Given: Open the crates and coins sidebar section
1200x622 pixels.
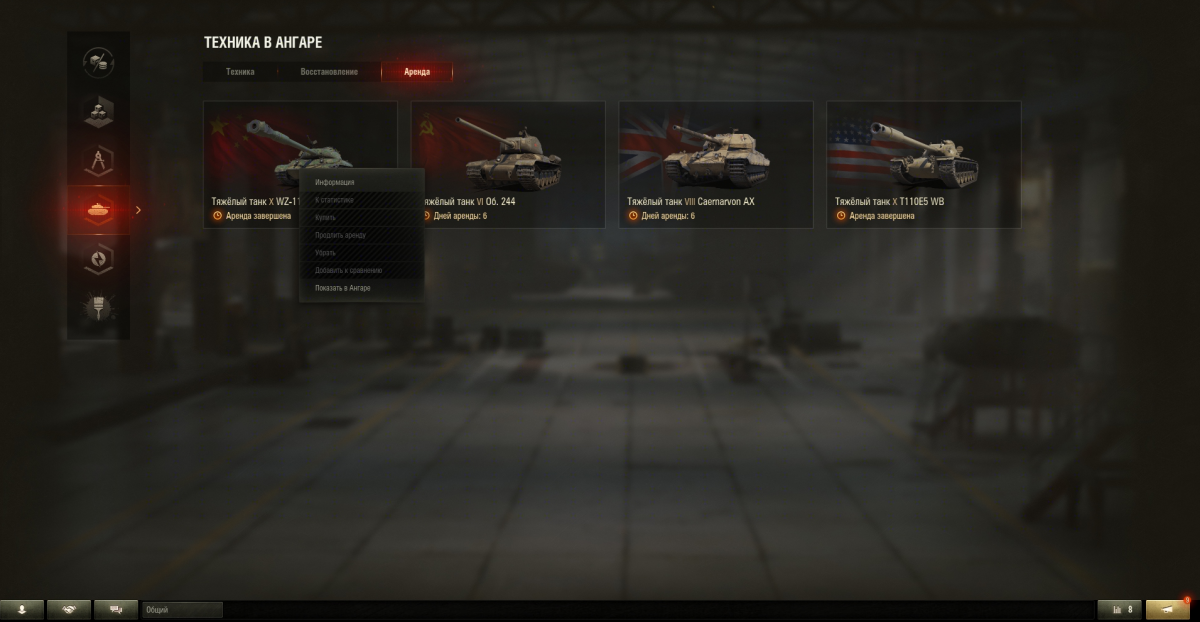Looking at the screenshot, I should tap(98, 62).
